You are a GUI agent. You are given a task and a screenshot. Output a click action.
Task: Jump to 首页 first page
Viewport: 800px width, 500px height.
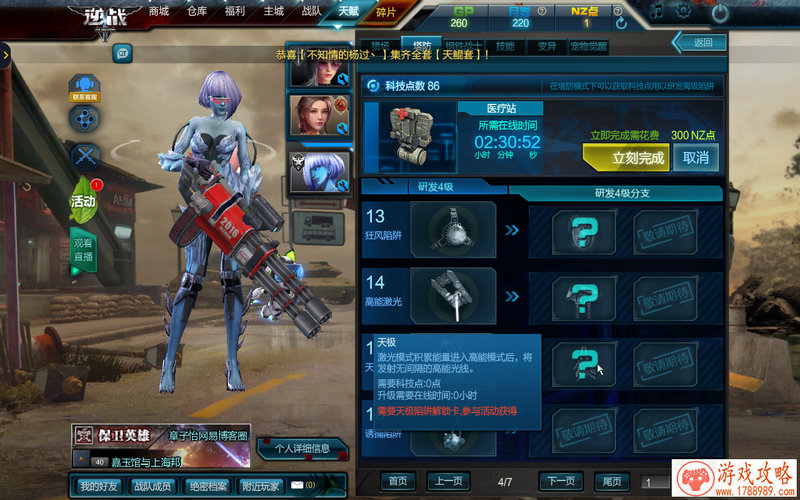pos(398,481)
